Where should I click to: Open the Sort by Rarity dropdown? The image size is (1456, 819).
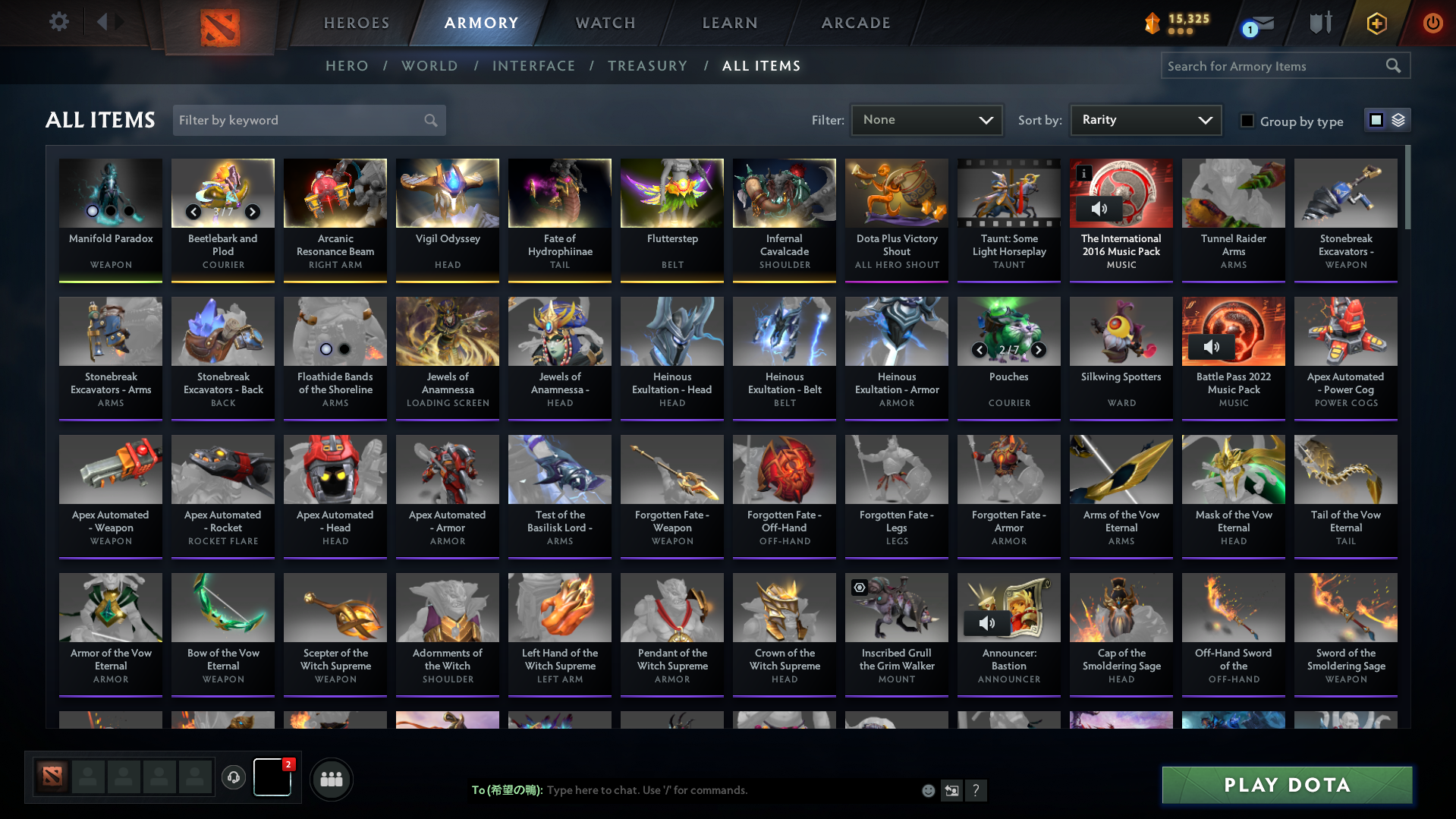pos(1145,120)
